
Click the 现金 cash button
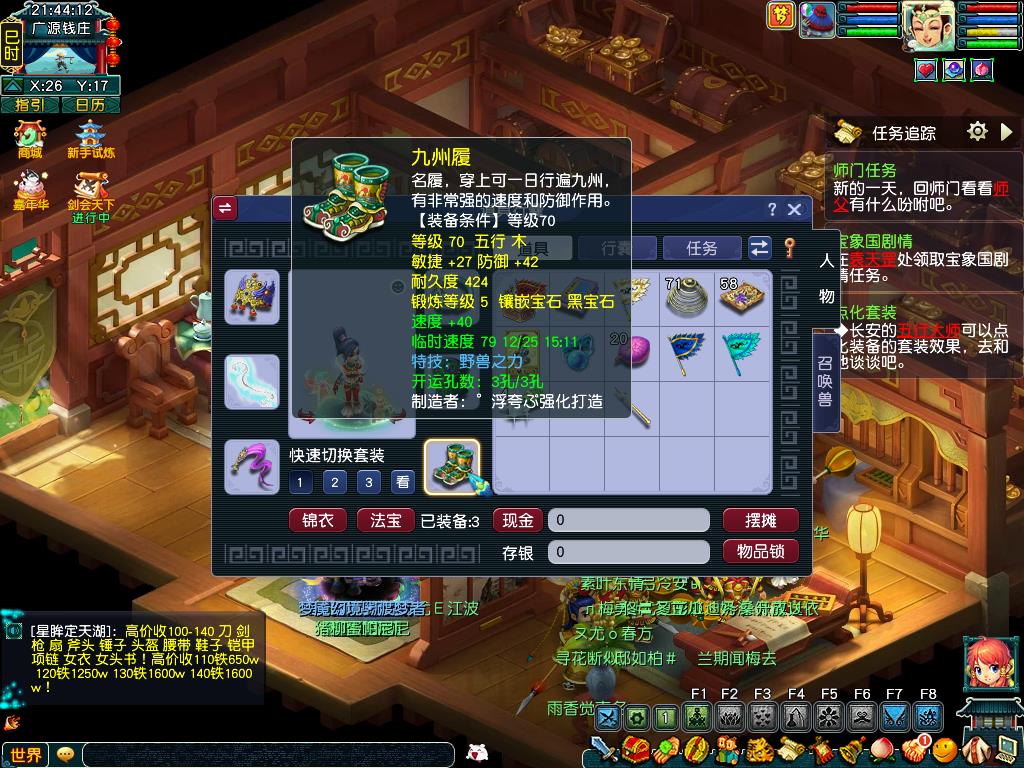click(518, 520)
